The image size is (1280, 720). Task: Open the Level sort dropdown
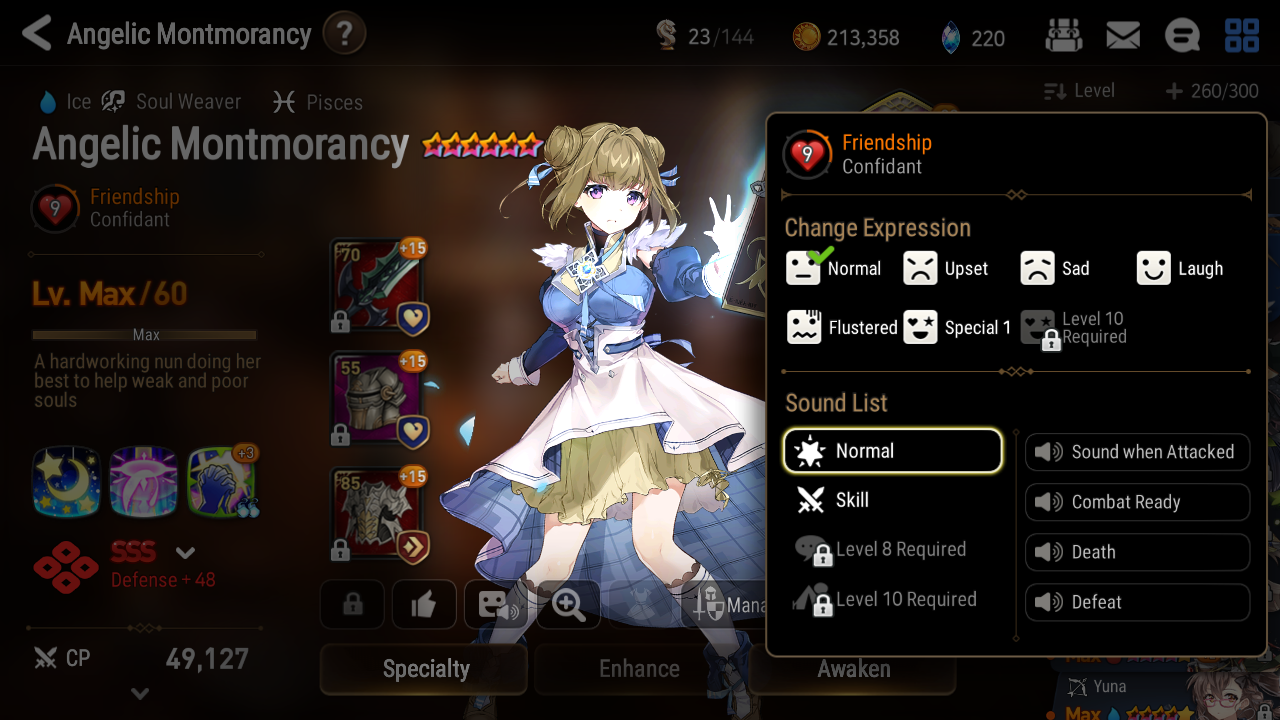coord(1079,90)
